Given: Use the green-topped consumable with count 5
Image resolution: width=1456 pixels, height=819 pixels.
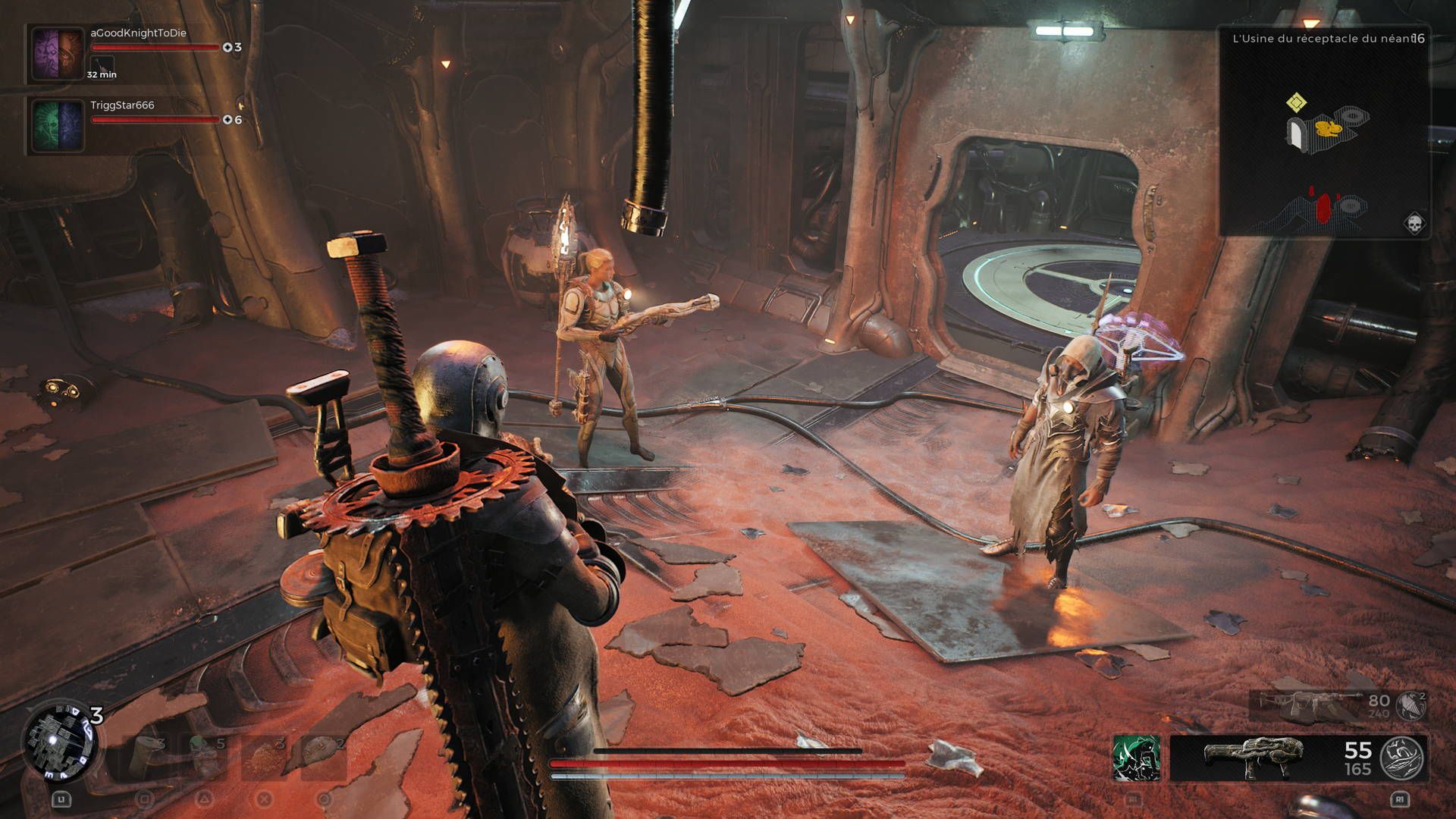Looking at the screenshot, I should (x=204, y=757).
